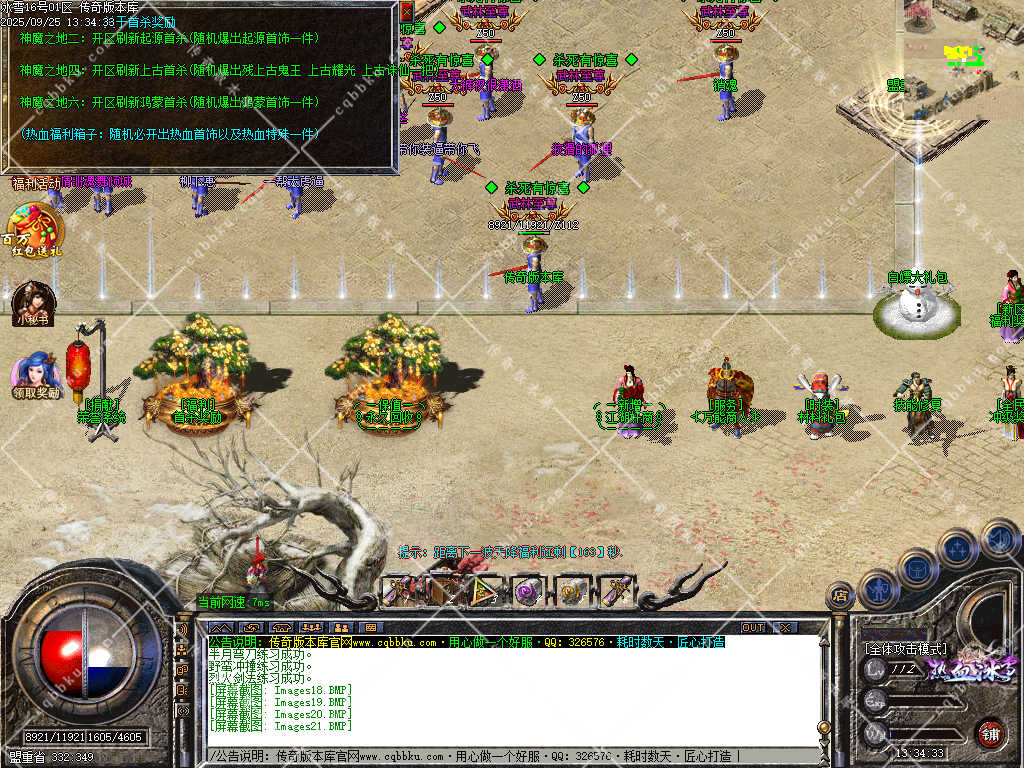Click the OUT button above the chat

[753, 627]
